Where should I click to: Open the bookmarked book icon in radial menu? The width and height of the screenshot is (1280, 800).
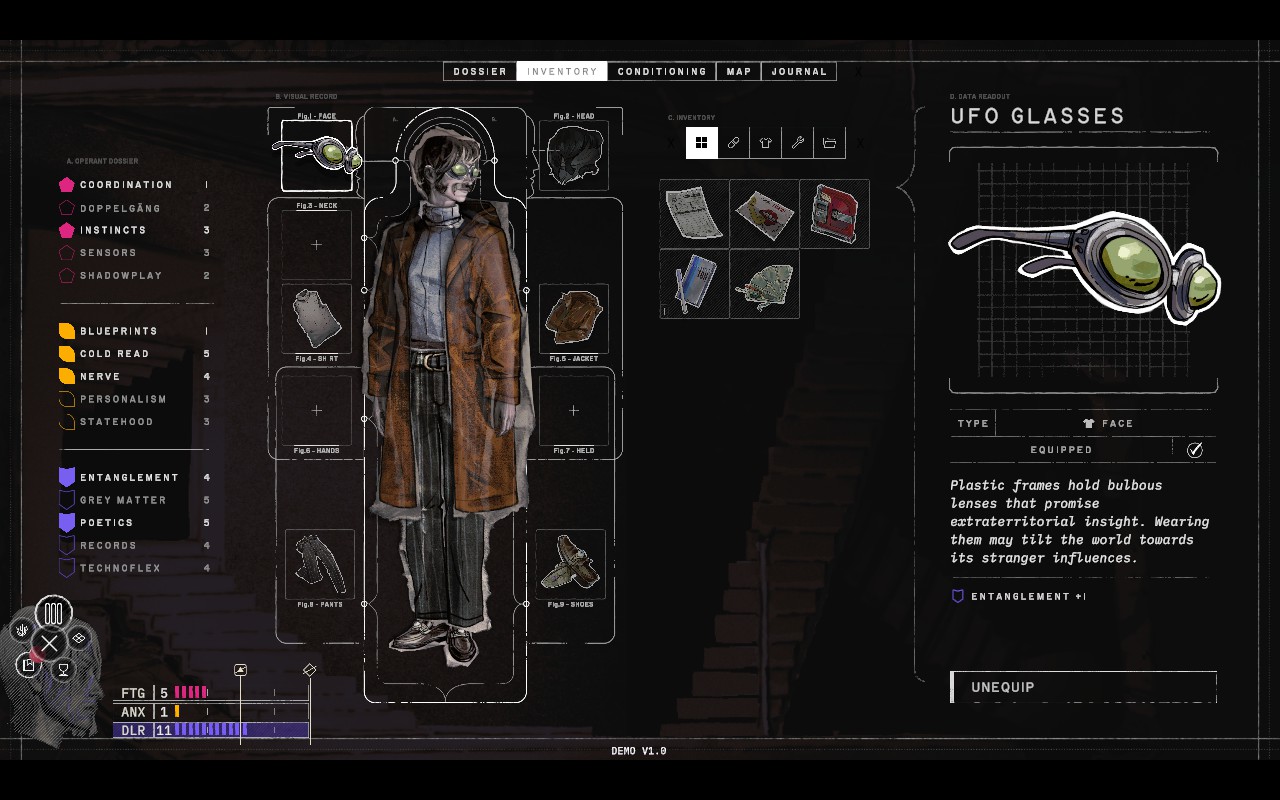27,664
